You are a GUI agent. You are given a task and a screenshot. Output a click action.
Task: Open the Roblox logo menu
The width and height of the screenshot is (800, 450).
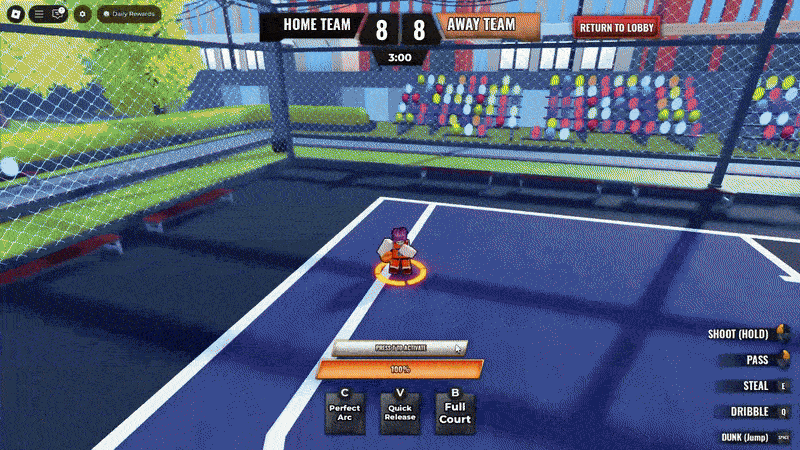(16, 15)
